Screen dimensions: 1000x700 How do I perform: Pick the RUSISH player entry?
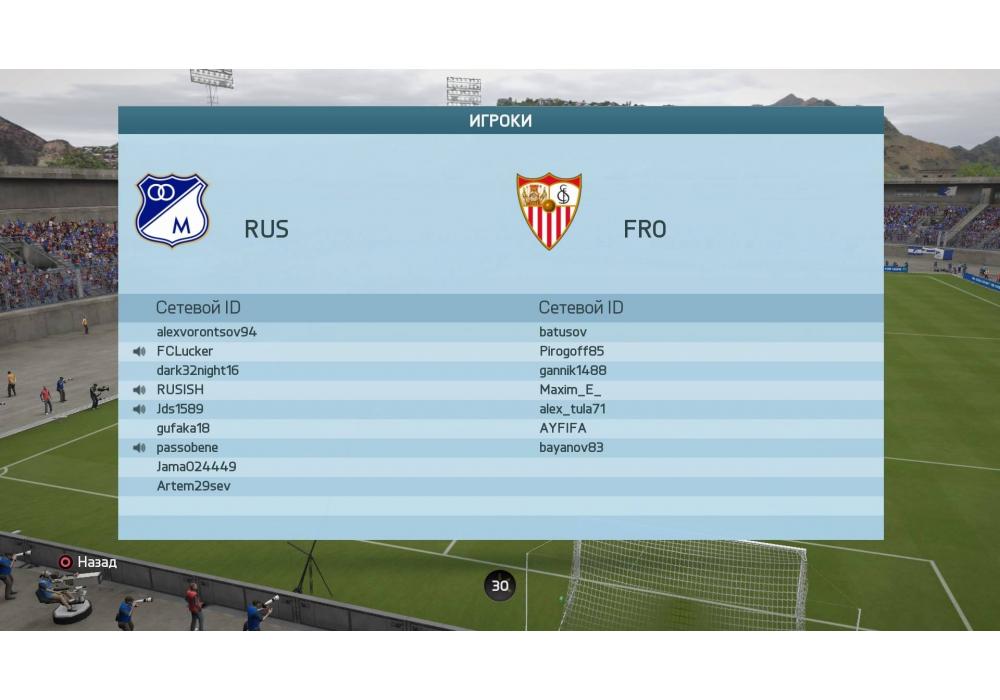point(180,390)
